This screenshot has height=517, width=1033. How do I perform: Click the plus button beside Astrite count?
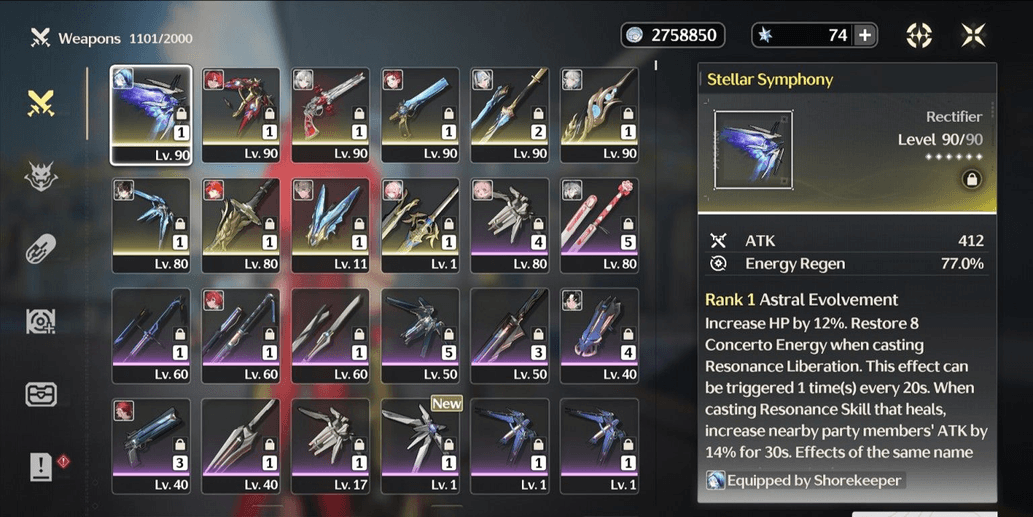tap(865, 35)
